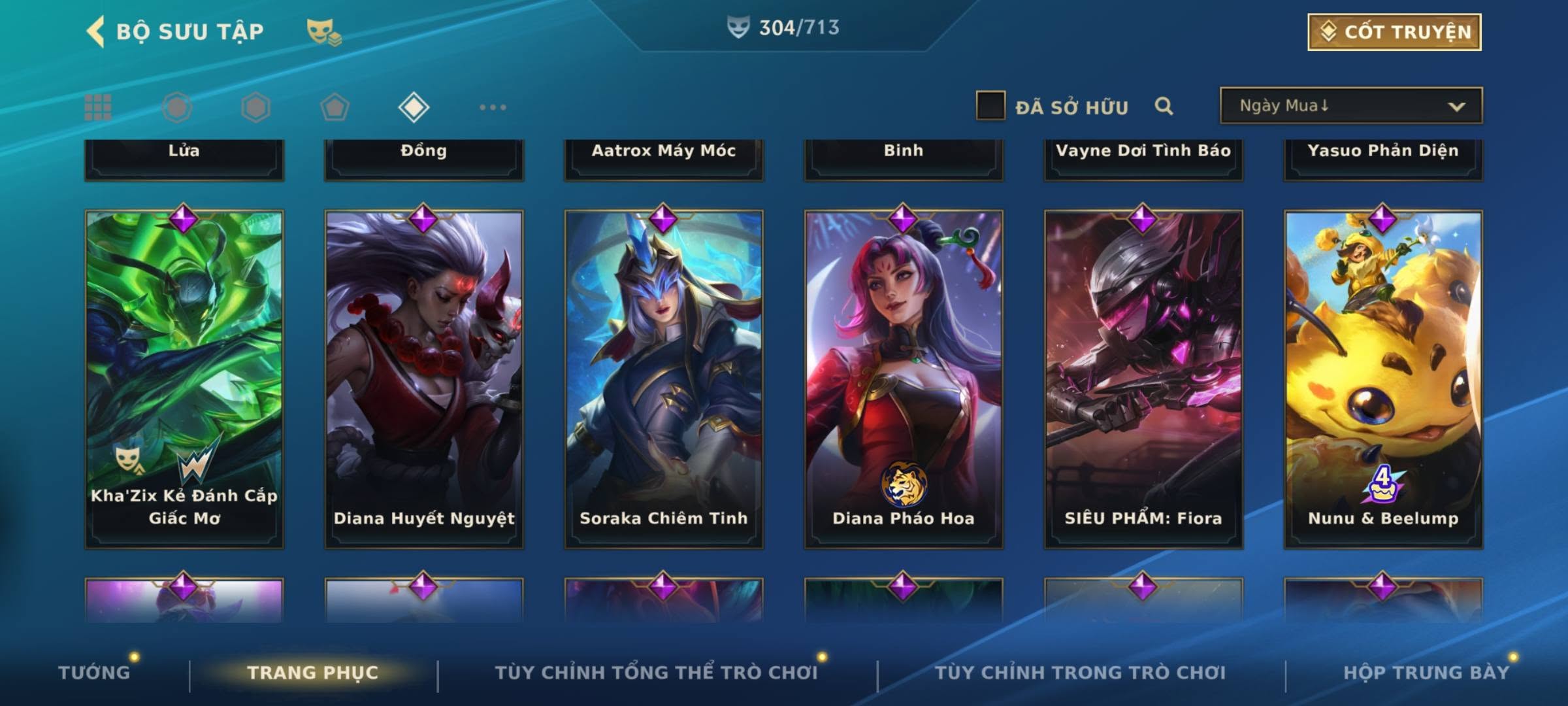Open the Diana Huyết Nguyệt skin card
1568x706 pixels.
[424, 379]
